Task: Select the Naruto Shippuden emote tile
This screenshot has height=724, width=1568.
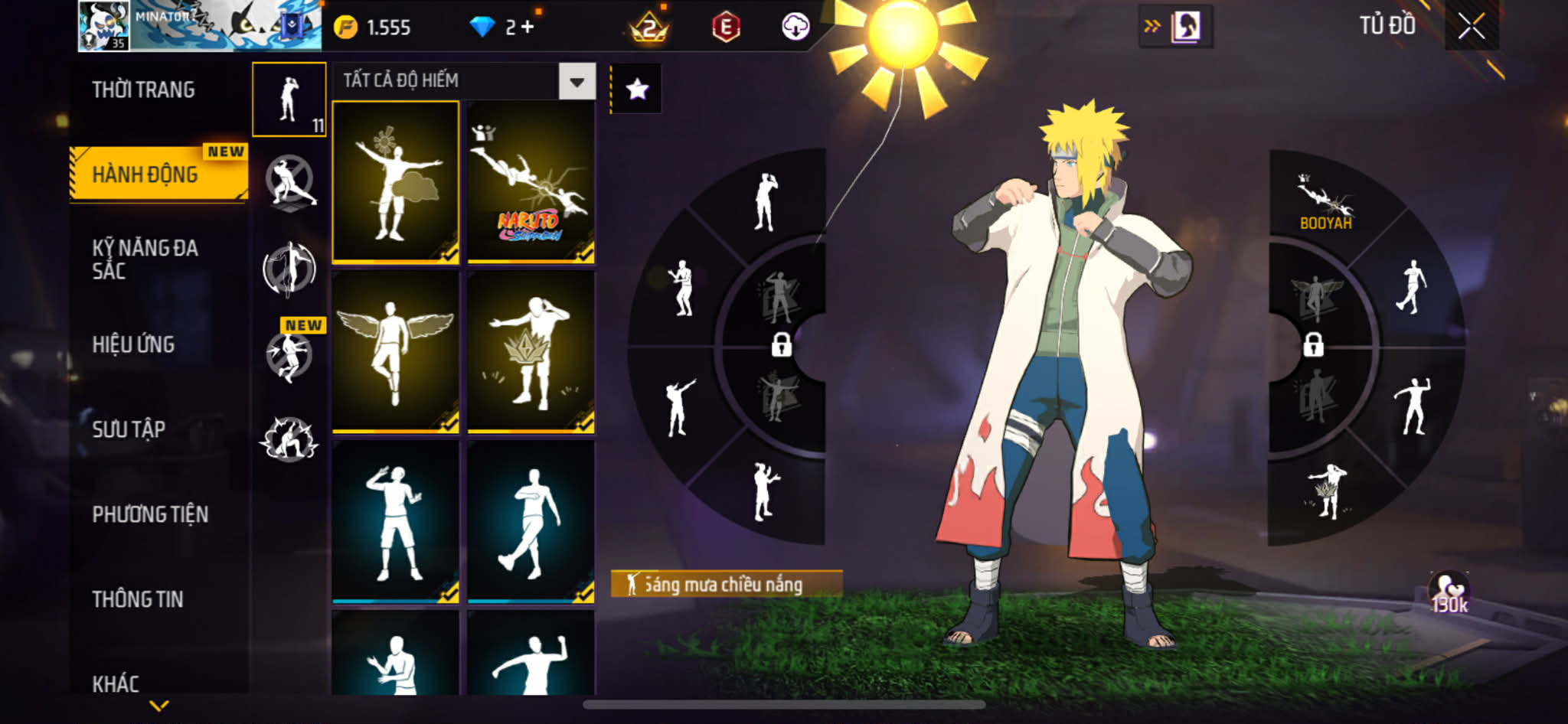Action: 531,182
